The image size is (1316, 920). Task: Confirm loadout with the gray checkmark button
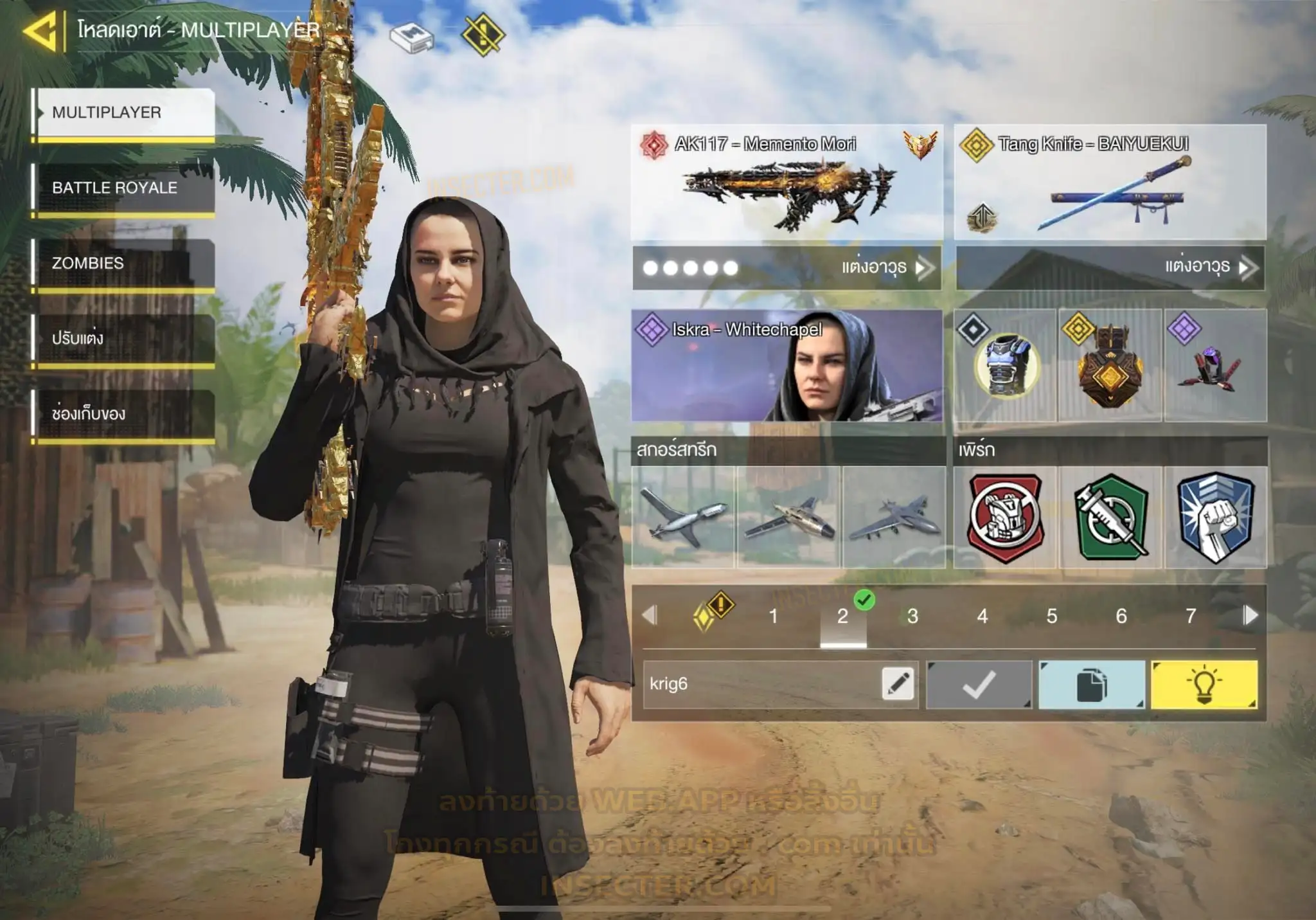pos(979,685)
